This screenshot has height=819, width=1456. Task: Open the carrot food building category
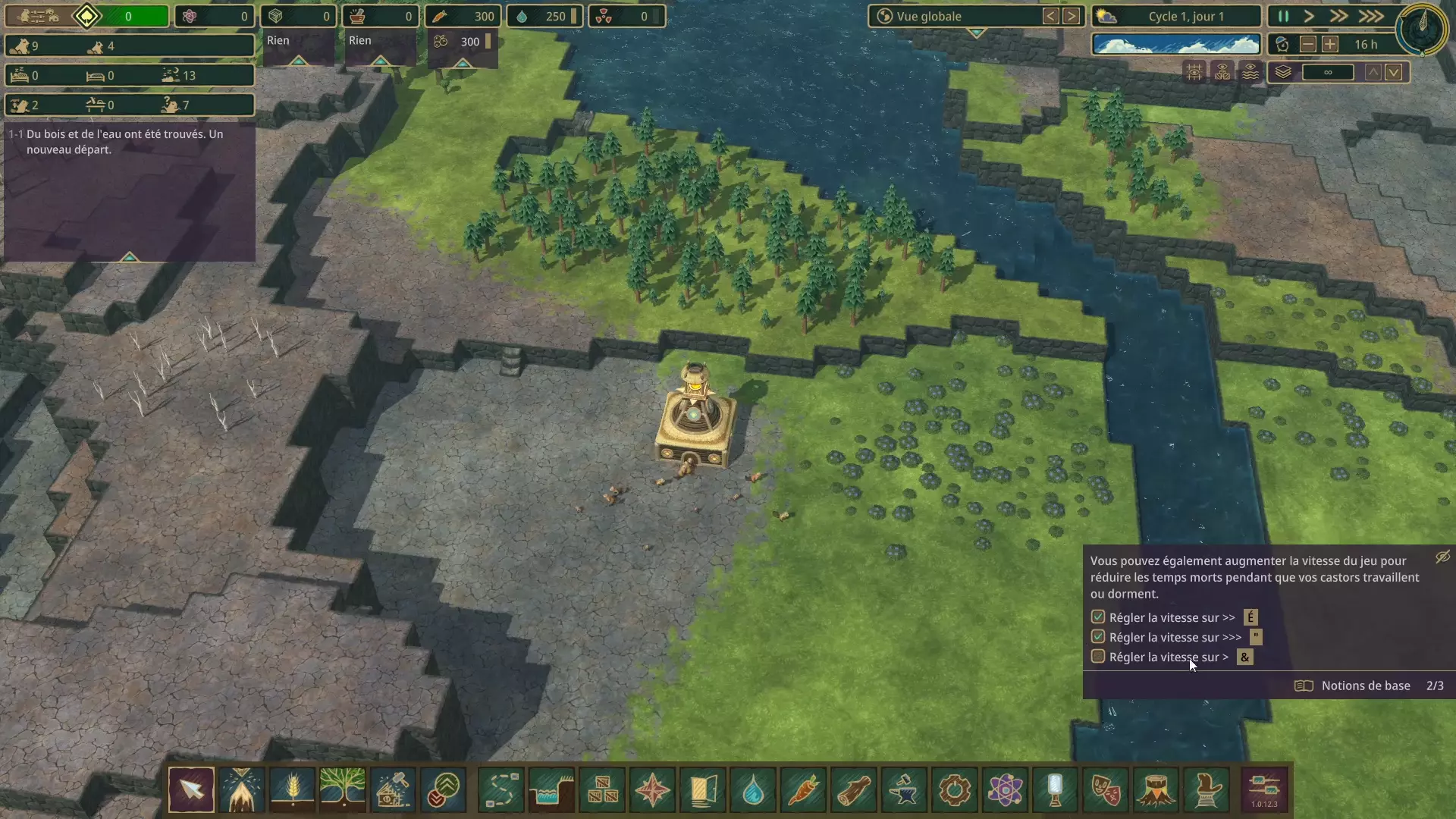804,790
